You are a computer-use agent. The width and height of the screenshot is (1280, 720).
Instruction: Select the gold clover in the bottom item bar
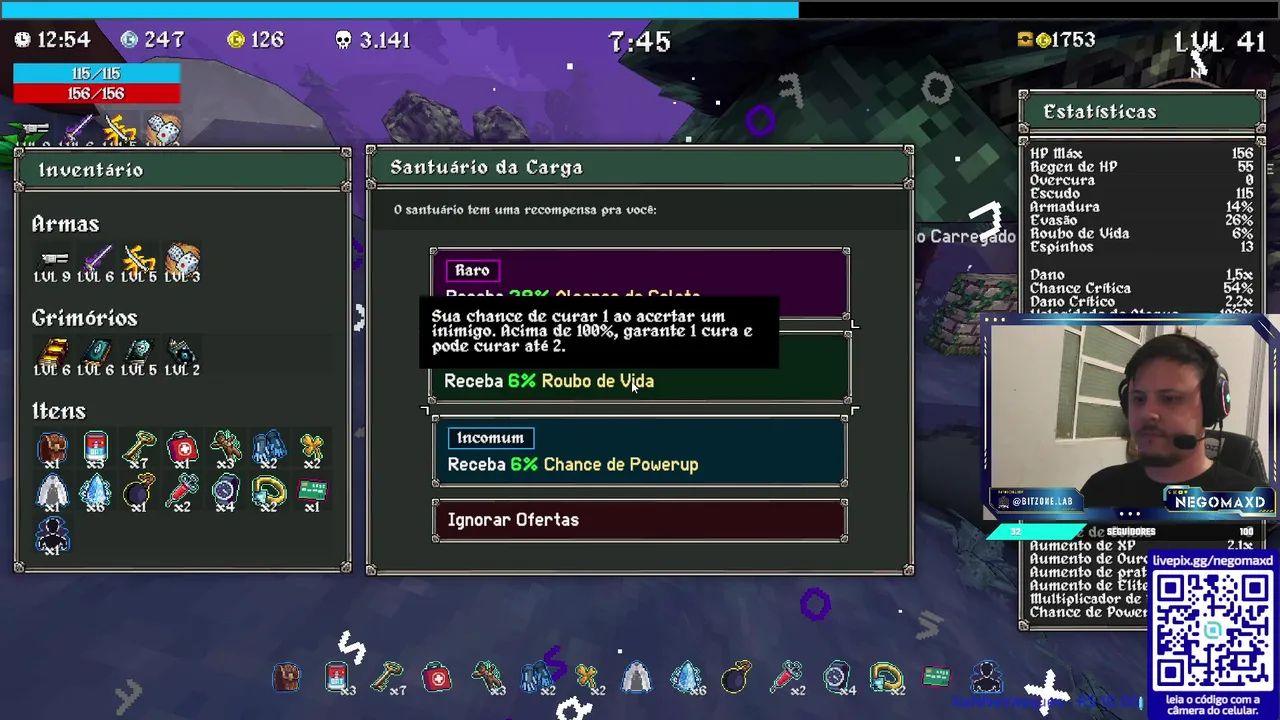pos(587,678)
